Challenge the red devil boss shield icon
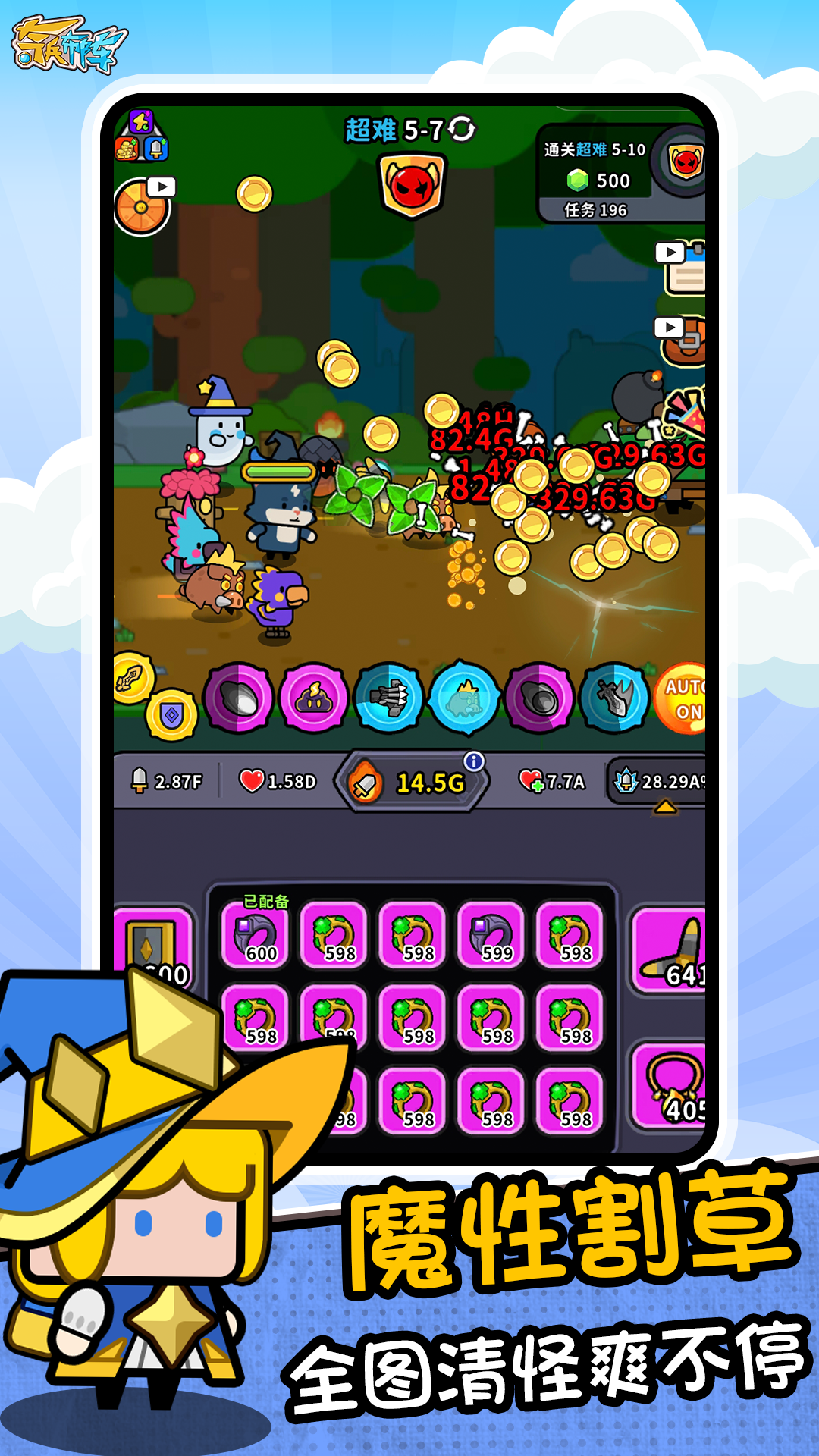This screenshot has width=819, height=1456. pos(412,184)
